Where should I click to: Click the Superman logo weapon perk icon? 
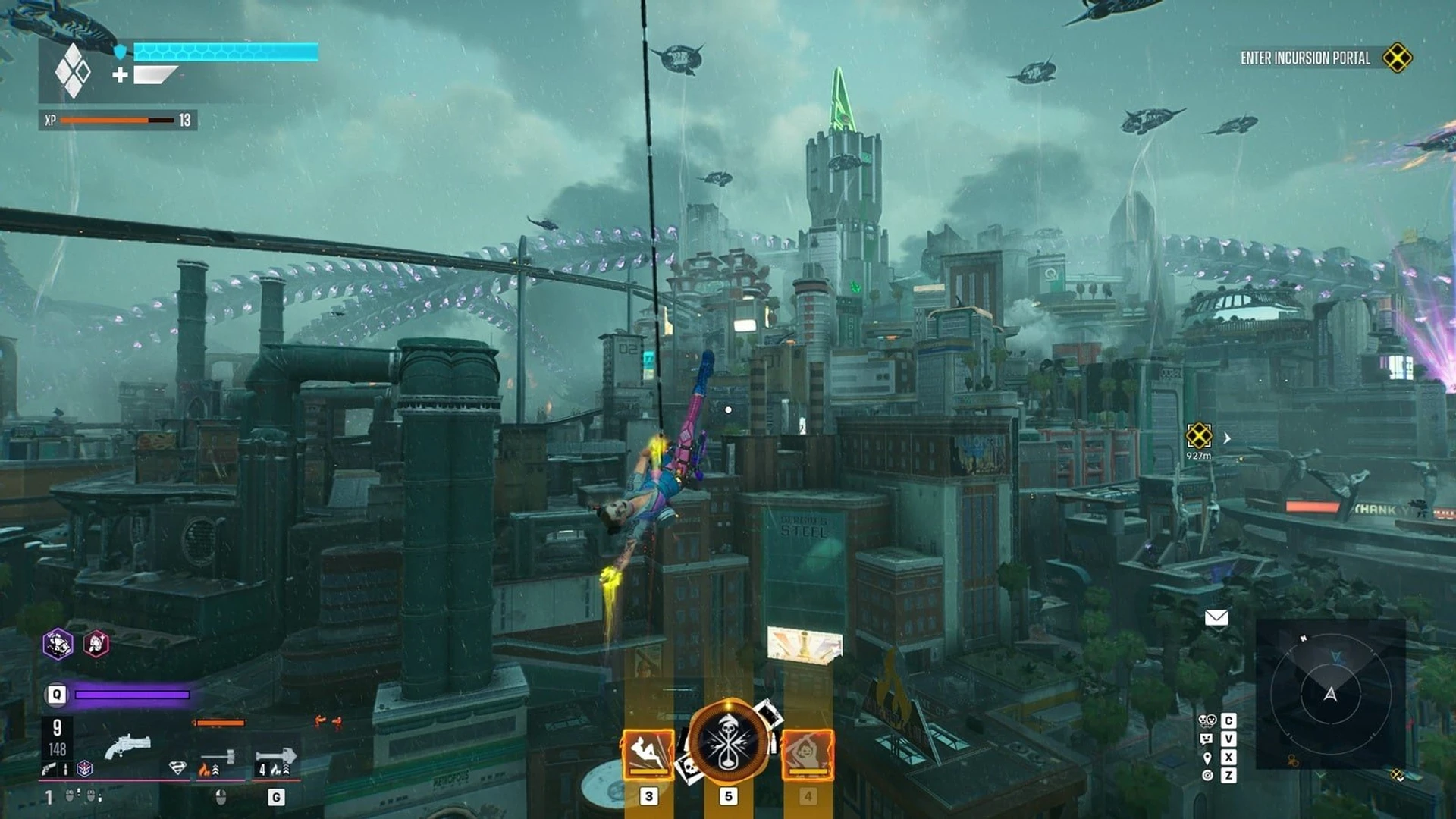click(x=177, y=768)
